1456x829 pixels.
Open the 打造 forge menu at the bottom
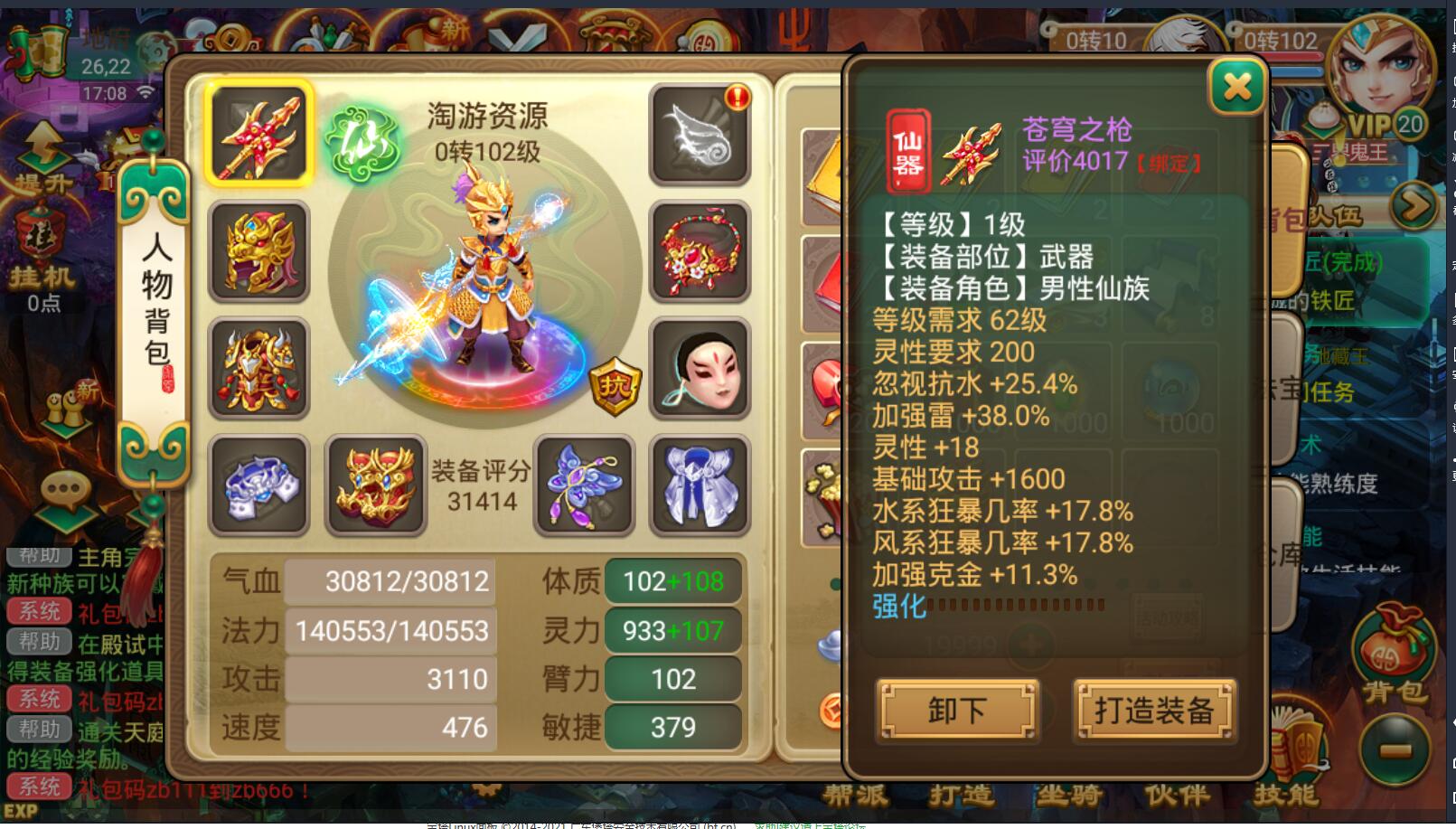[x=962, y=795]
